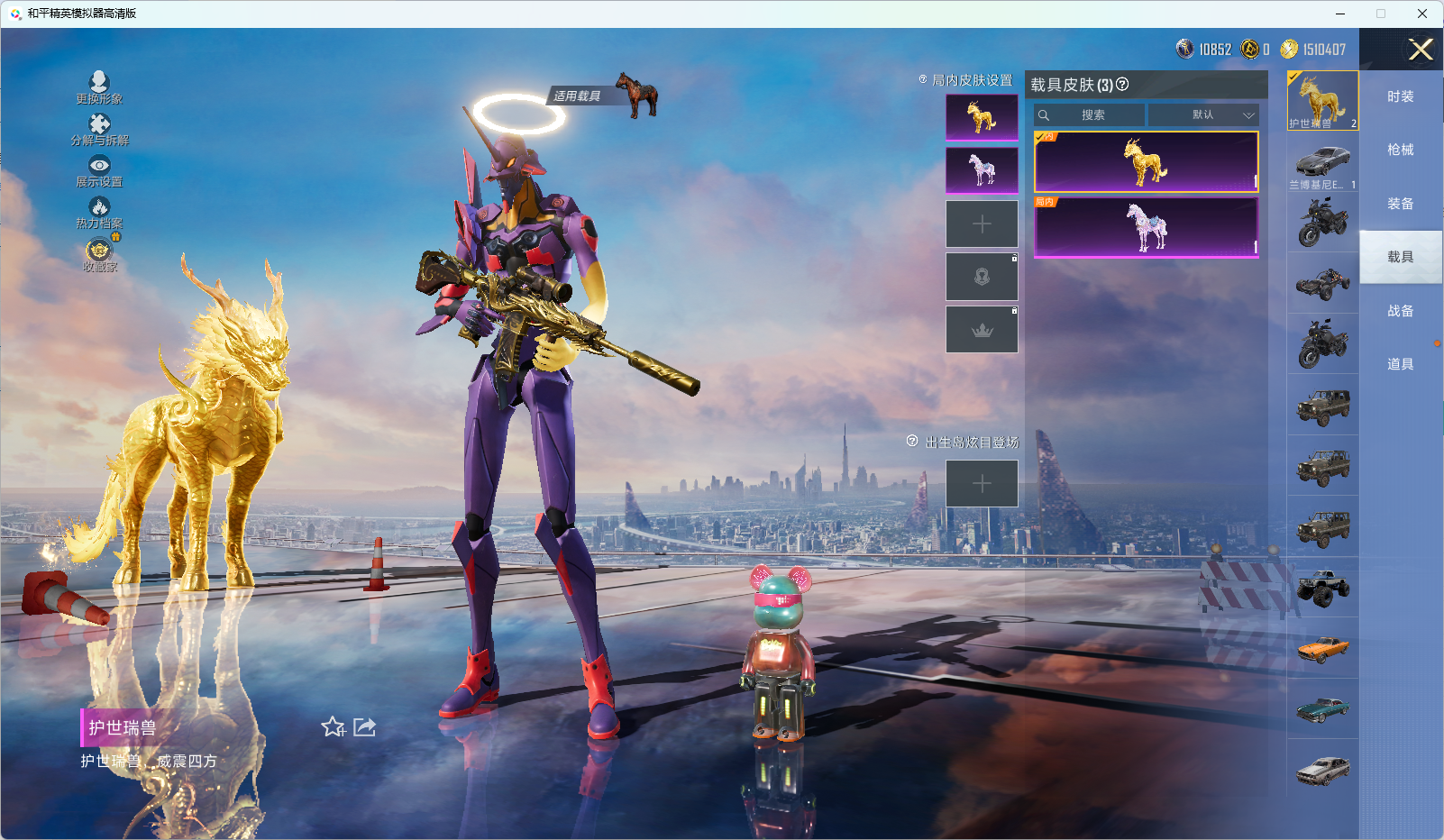Open the 道具 tab
Image resolution: width=1444 pixels, height=840 pixels.
[1400, 364]
